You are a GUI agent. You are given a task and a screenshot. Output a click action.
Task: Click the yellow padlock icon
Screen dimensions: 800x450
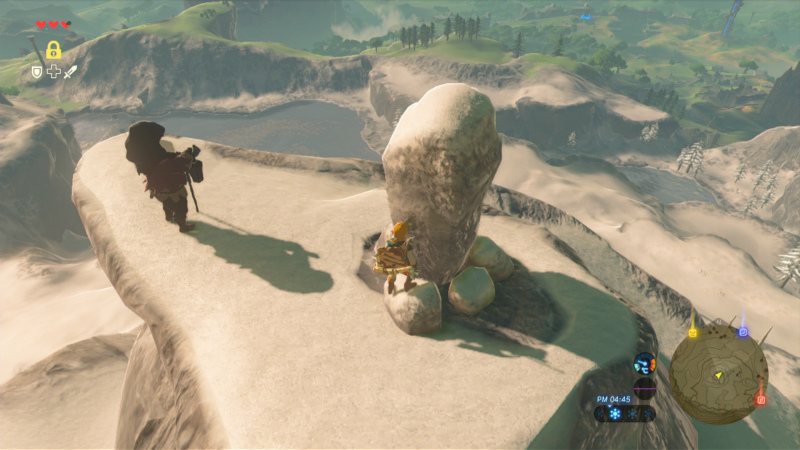coord(53,49)
